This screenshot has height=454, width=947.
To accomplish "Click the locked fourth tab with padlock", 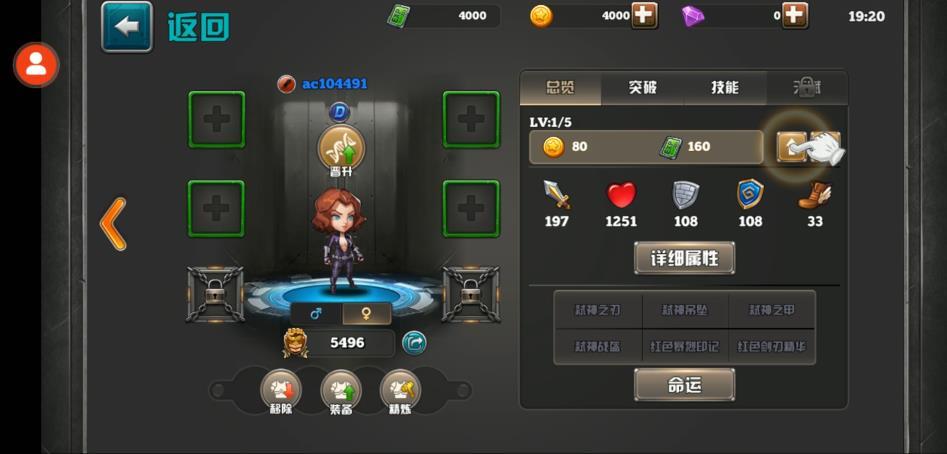I will (x=806, y=88).
